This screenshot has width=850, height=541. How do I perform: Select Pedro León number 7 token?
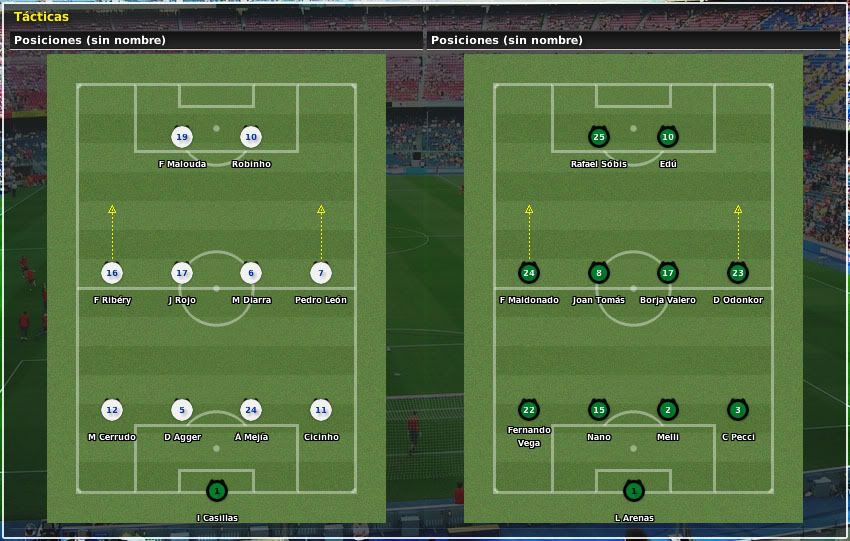[x=321, y=273]
